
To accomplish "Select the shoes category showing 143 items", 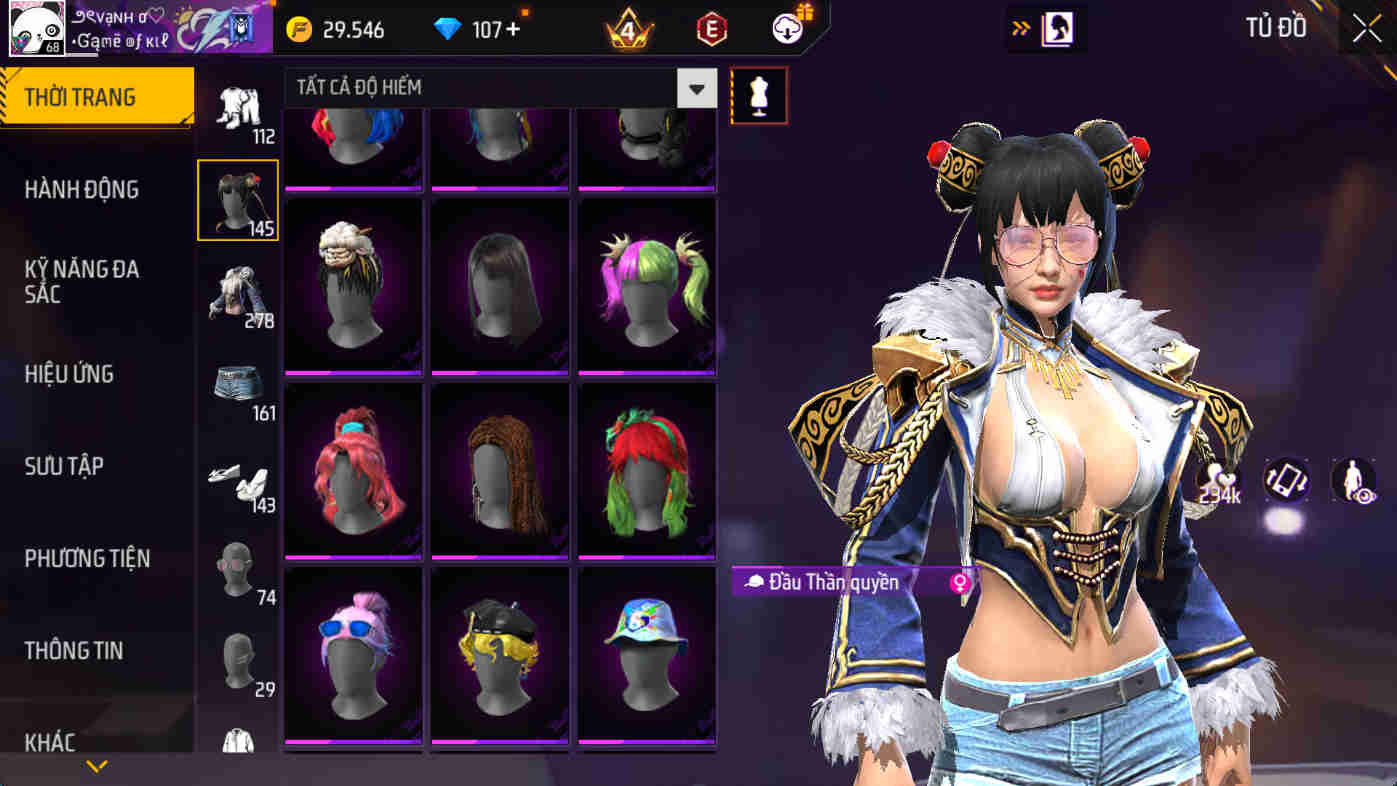I will (237, 475).
